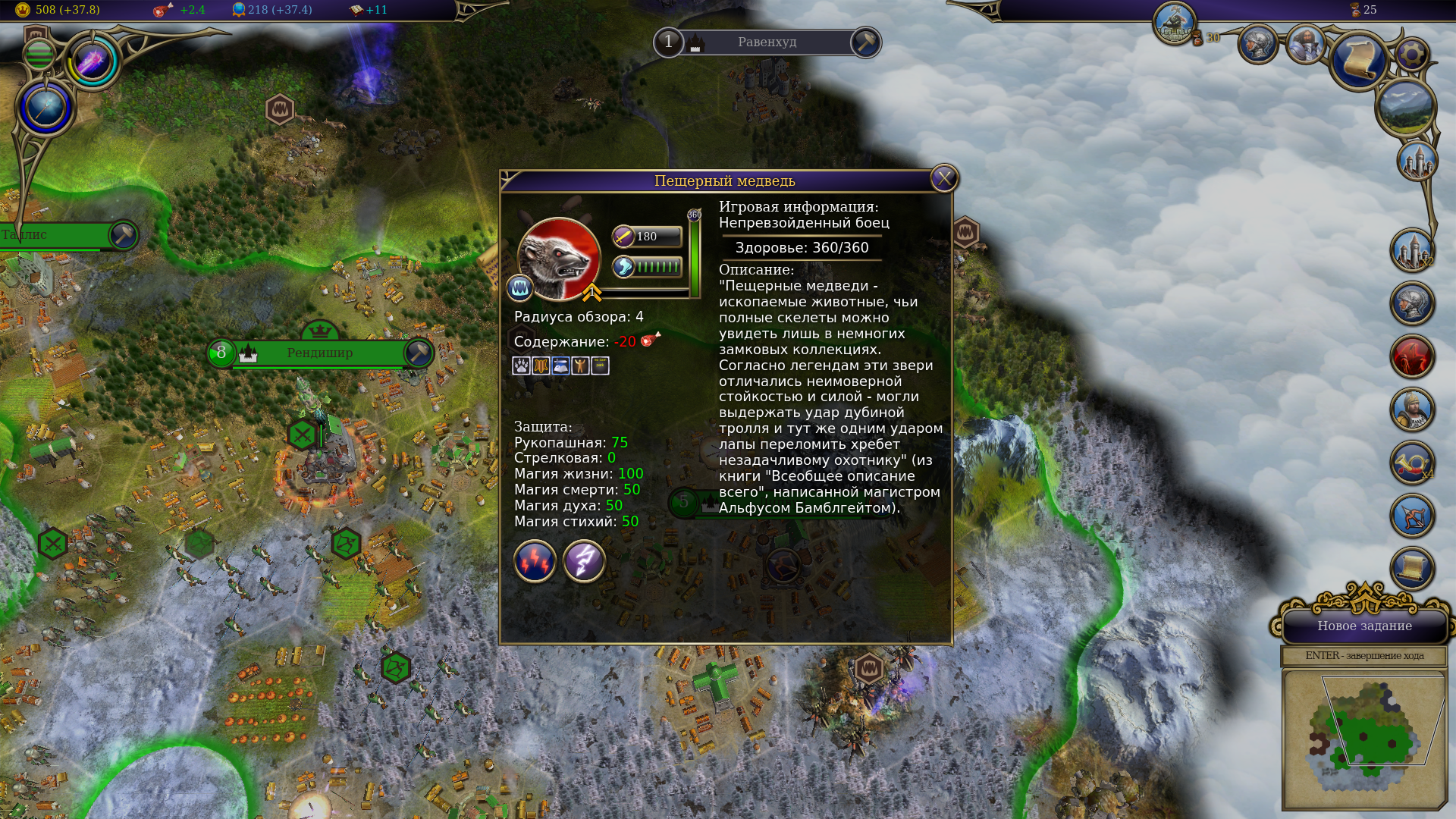Click the bow and arrow notification
Viewport: 1456px width, 819px height.
(x=1412, y=516)
